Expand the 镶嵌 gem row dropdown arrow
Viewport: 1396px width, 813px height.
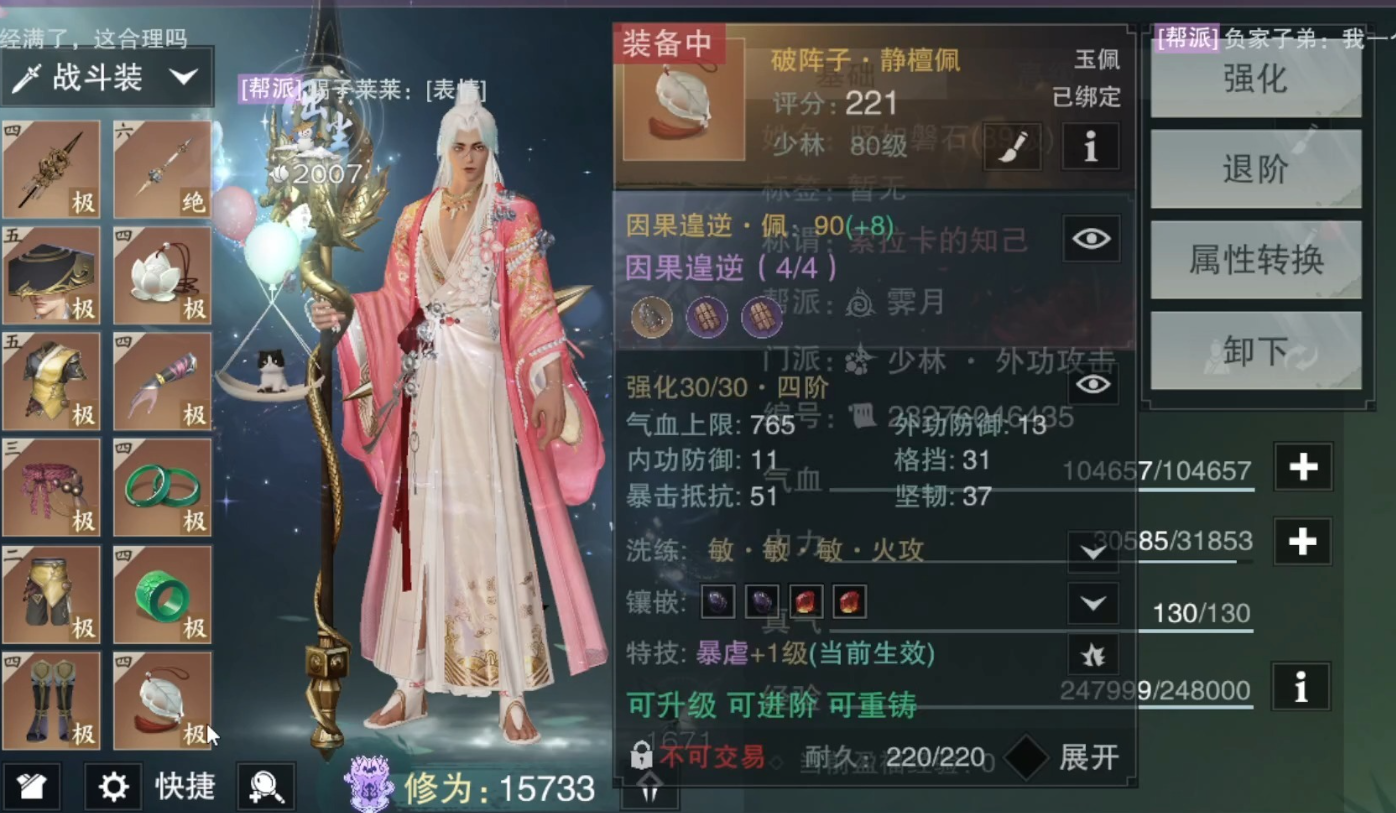1091,602
